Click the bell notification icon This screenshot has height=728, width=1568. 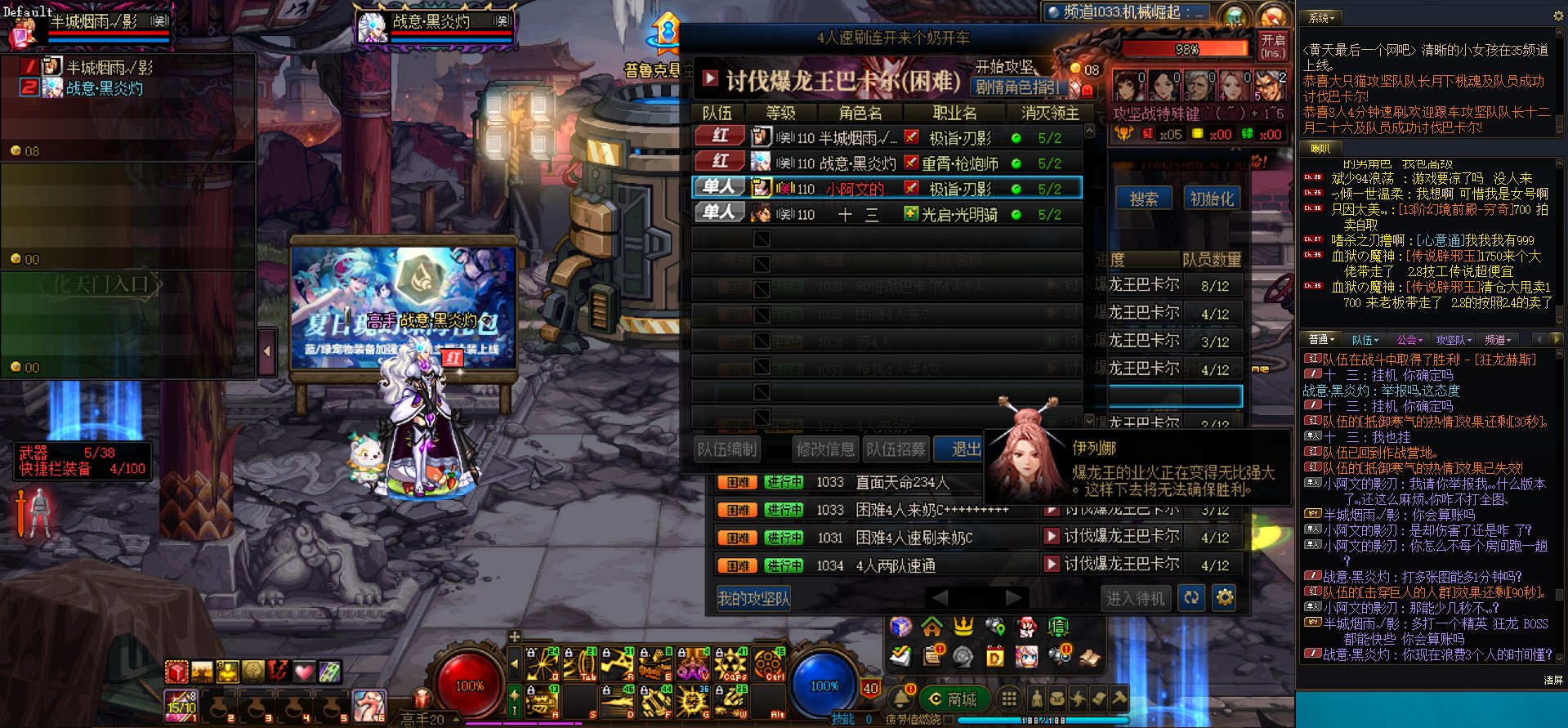click(901, 699)
